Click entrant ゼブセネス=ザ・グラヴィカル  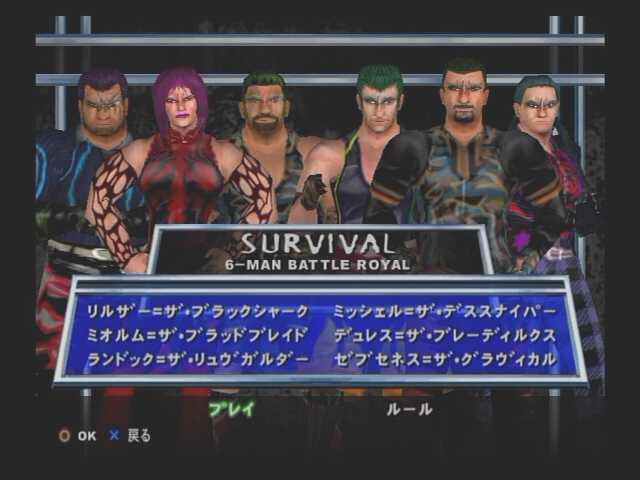[444, 359]
